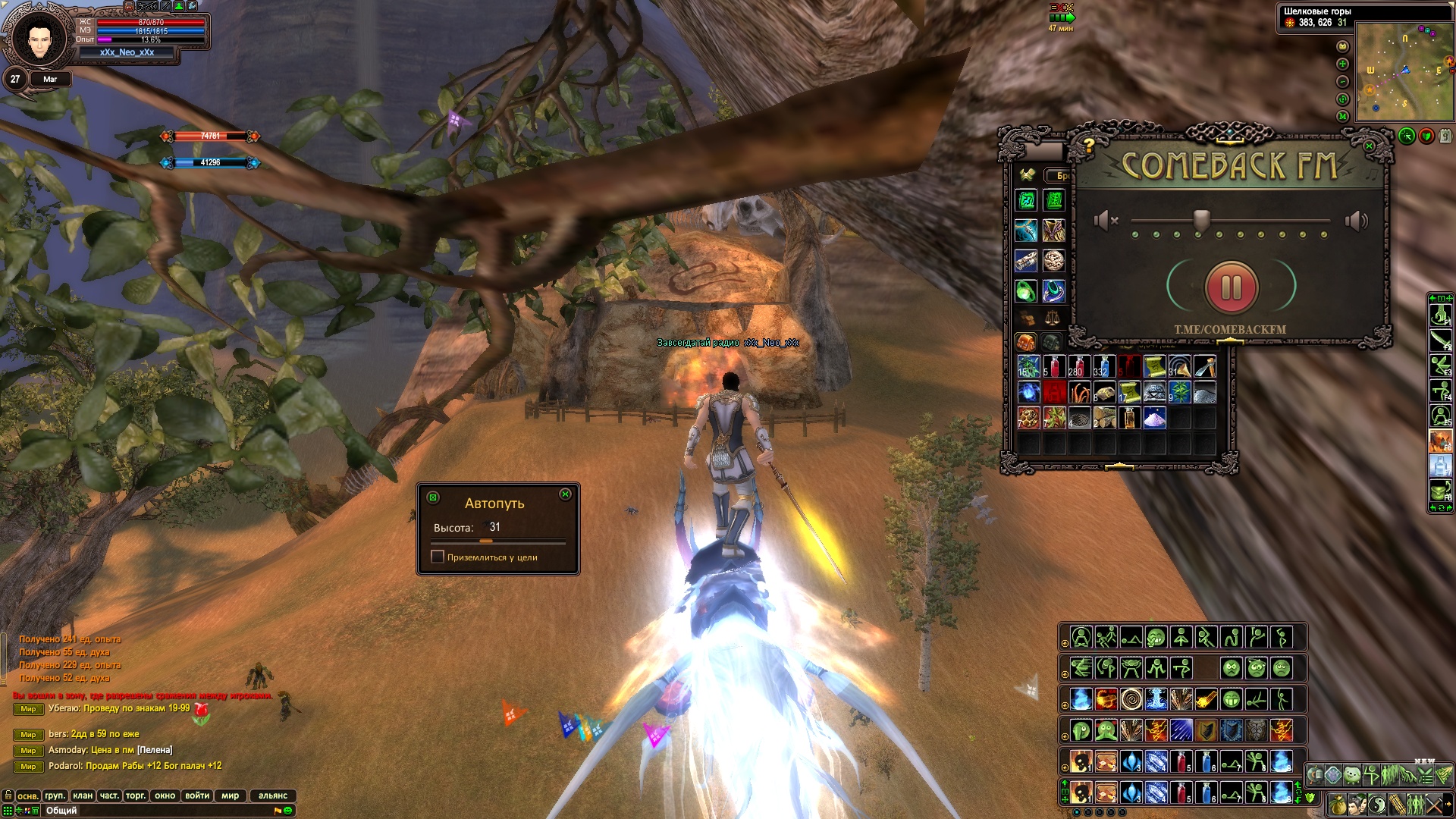Screen dimensions: 1456x819
Task: Select the red potion stack of 280
Action: [1078, 366]
